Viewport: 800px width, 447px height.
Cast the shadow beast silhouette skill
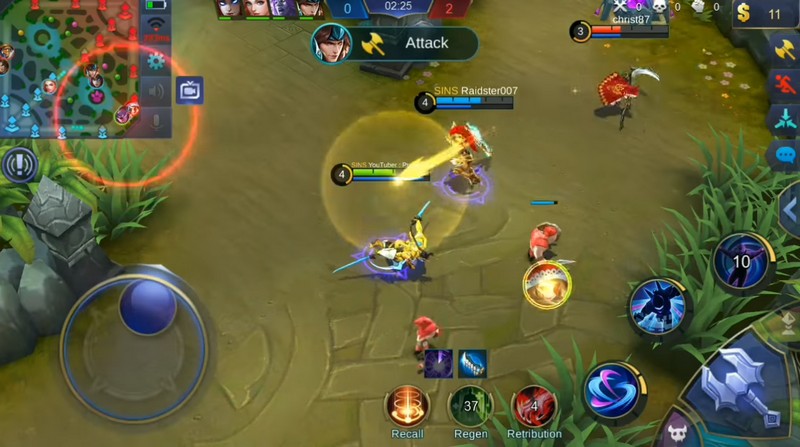point(658,307)
